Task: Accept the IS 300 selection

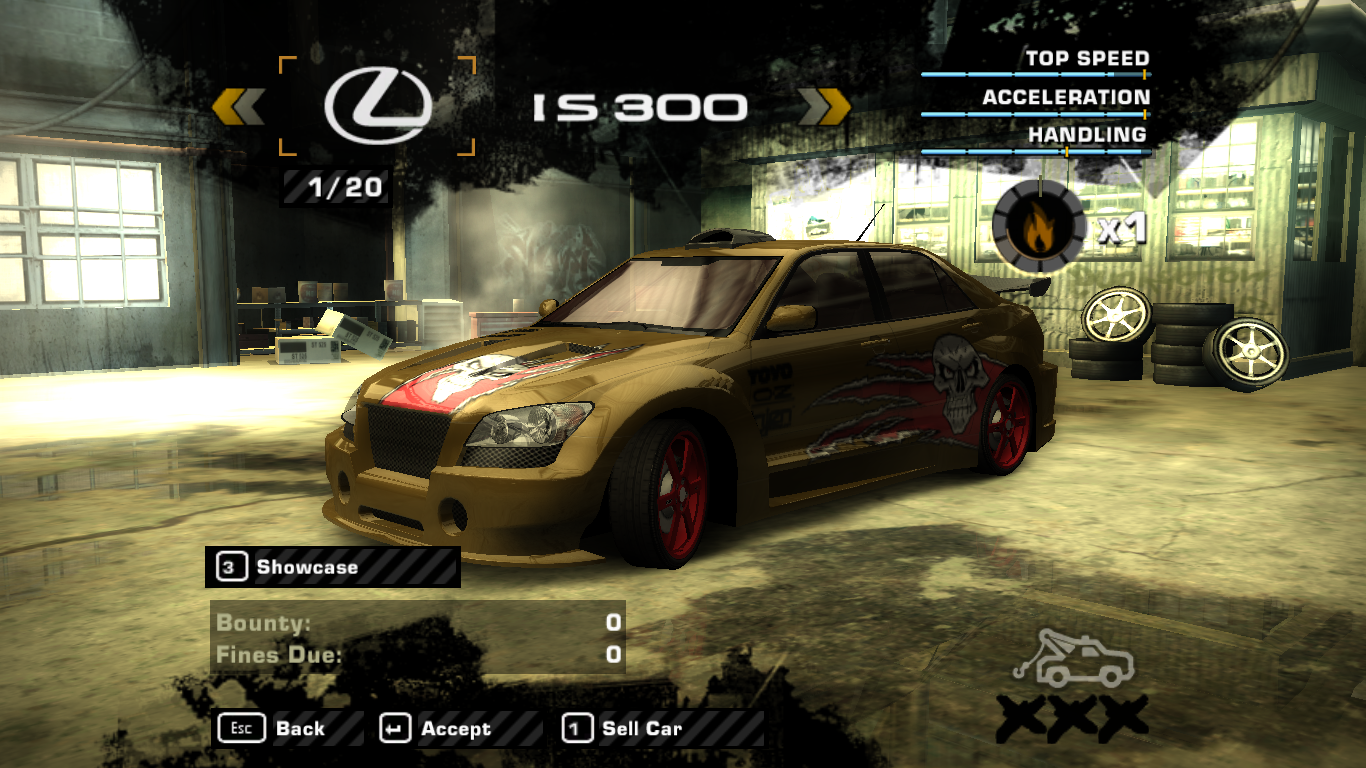Action: (x=455, y=729)
